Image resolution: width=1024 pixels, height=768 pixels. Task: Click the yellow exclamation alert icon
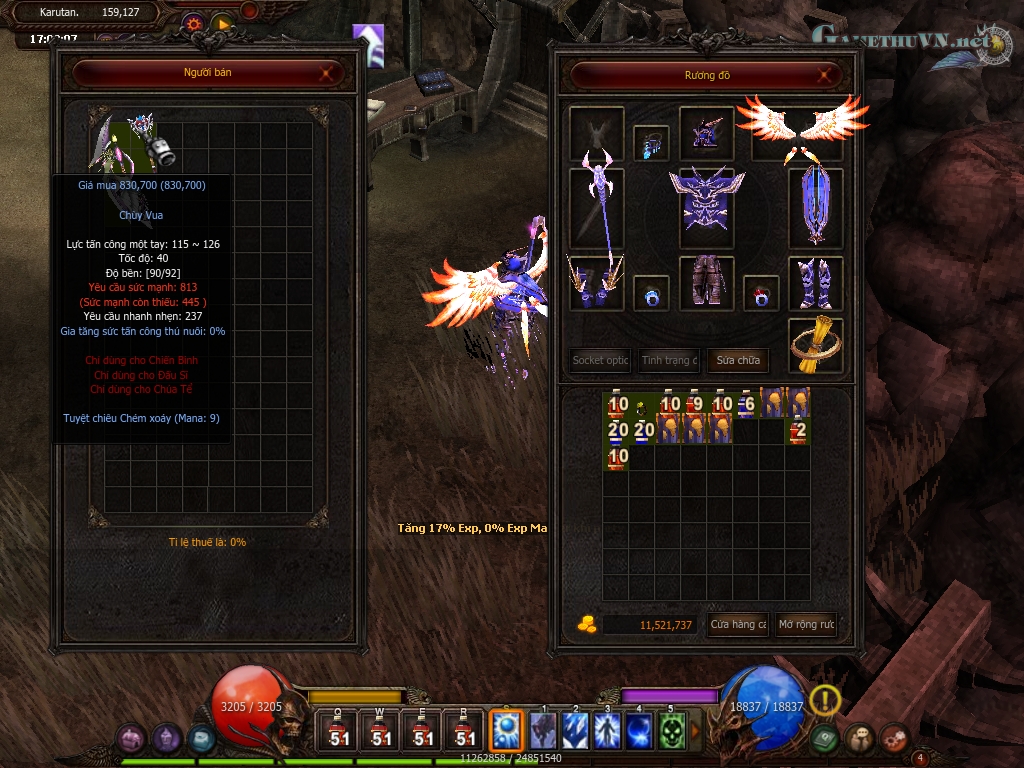(x=825, y=699)
